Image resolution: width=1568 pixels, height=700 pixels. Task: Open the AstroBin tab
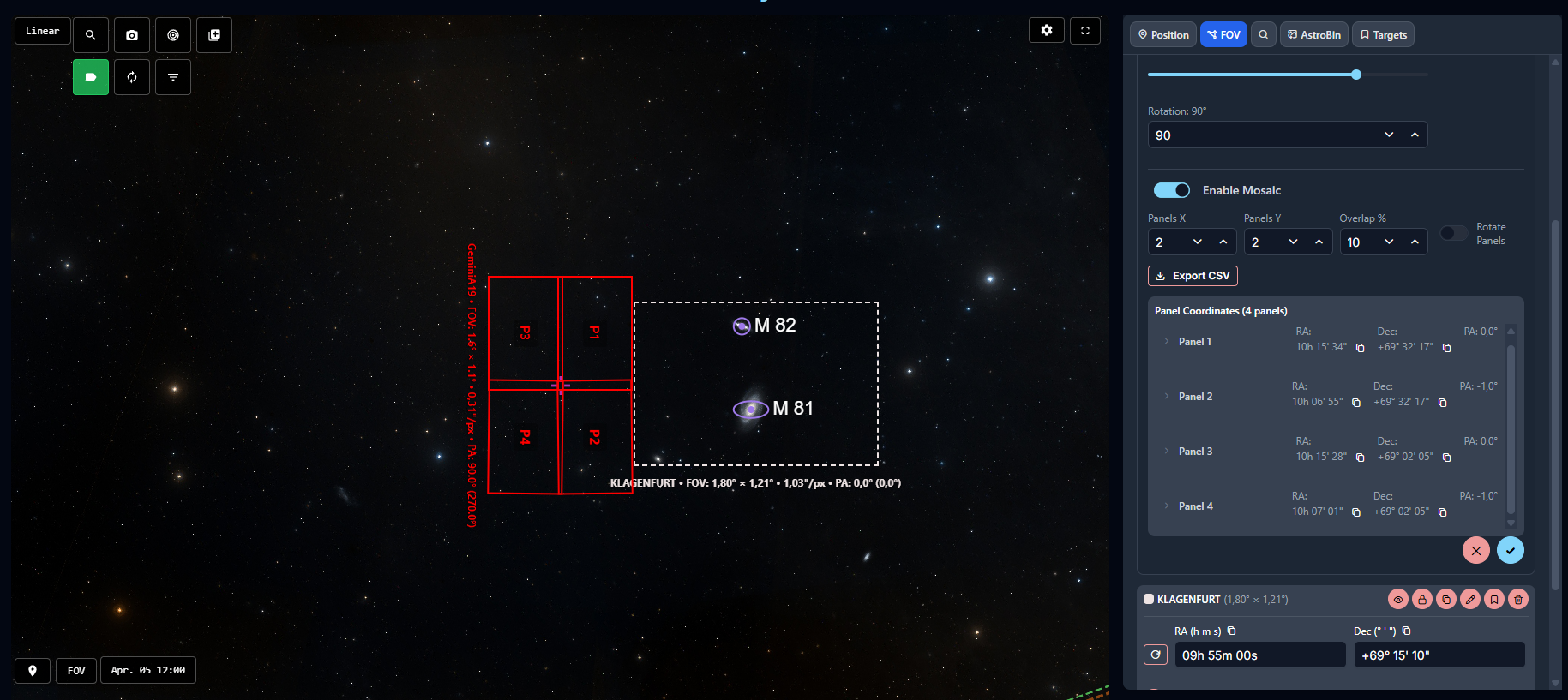[1313, 34]
